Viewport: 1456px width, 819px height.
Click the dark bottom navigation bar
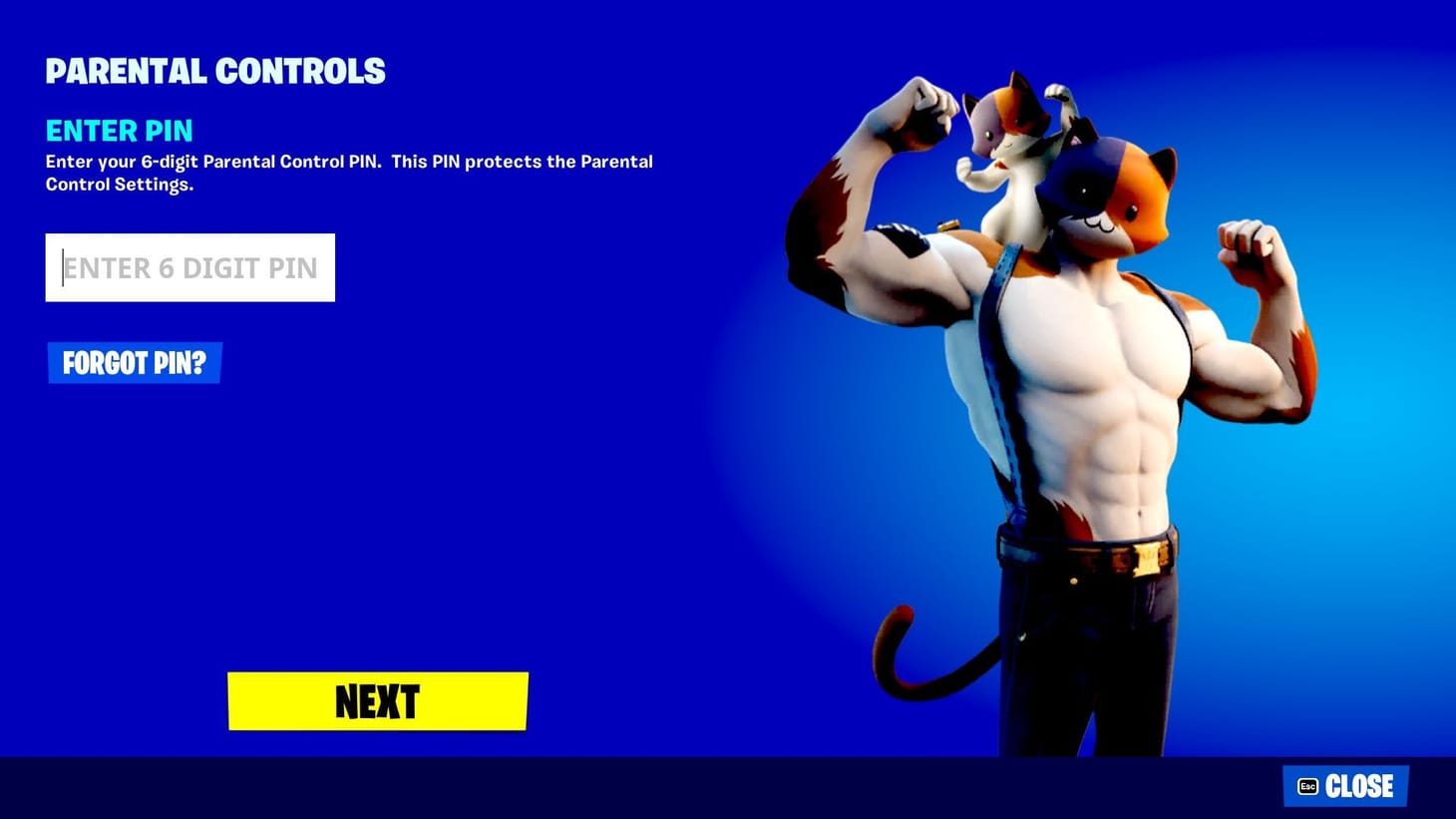(x=598, y=788)
